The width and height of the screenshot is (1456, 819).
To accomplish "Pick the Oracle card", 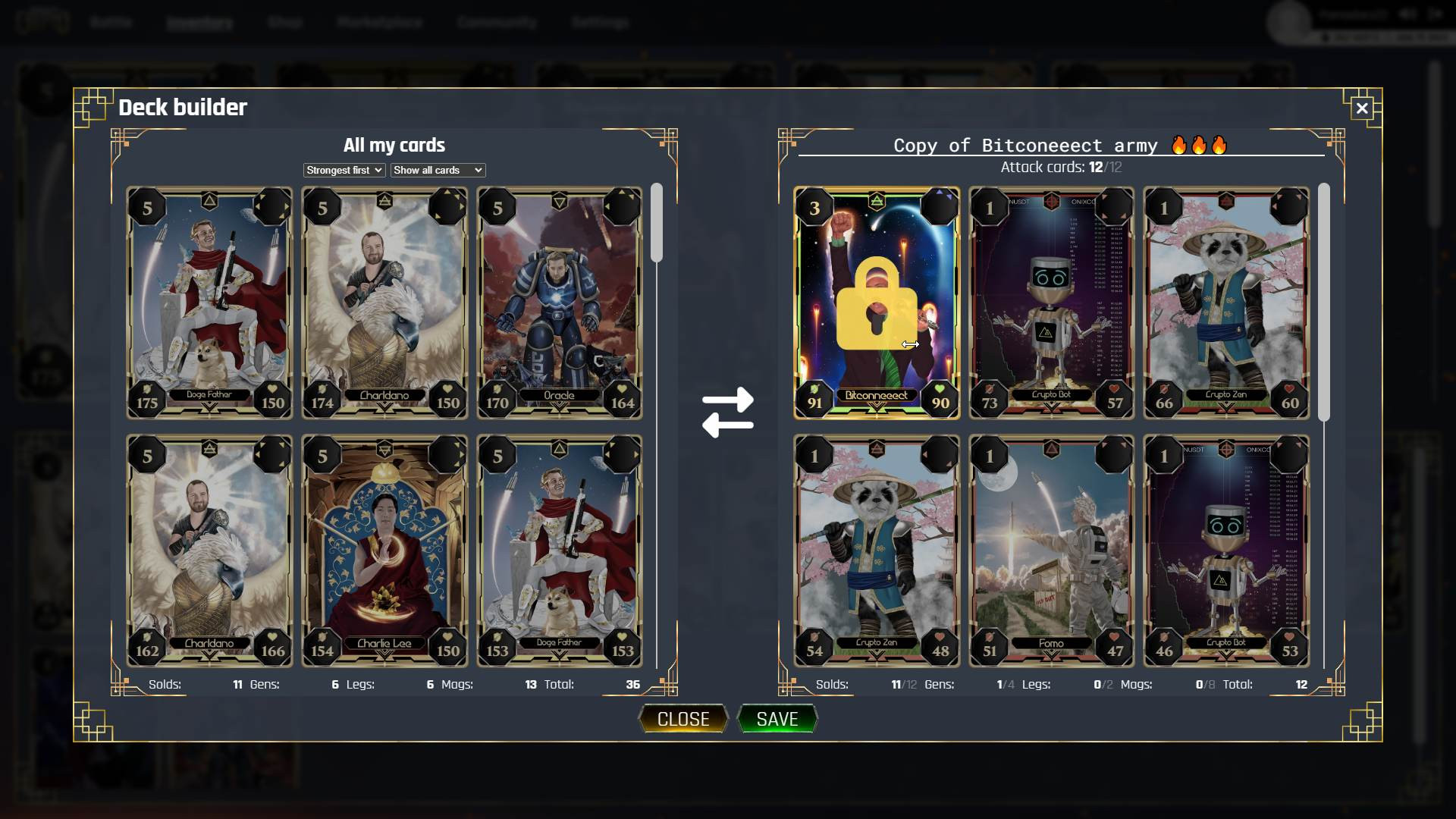I will click(560, 303).
